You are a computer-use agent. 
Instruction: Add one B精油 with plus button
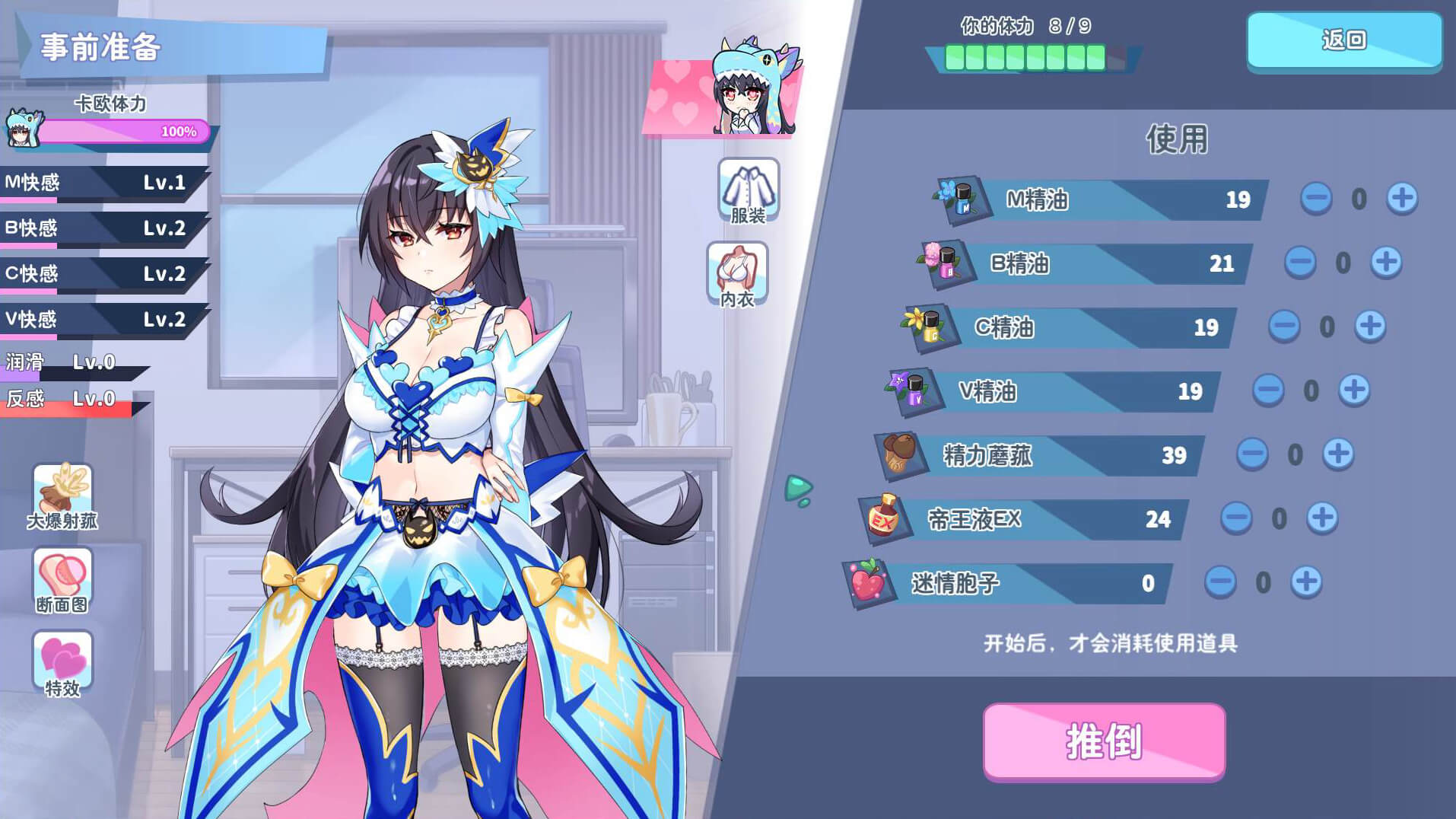click(x=1385, y=262)
